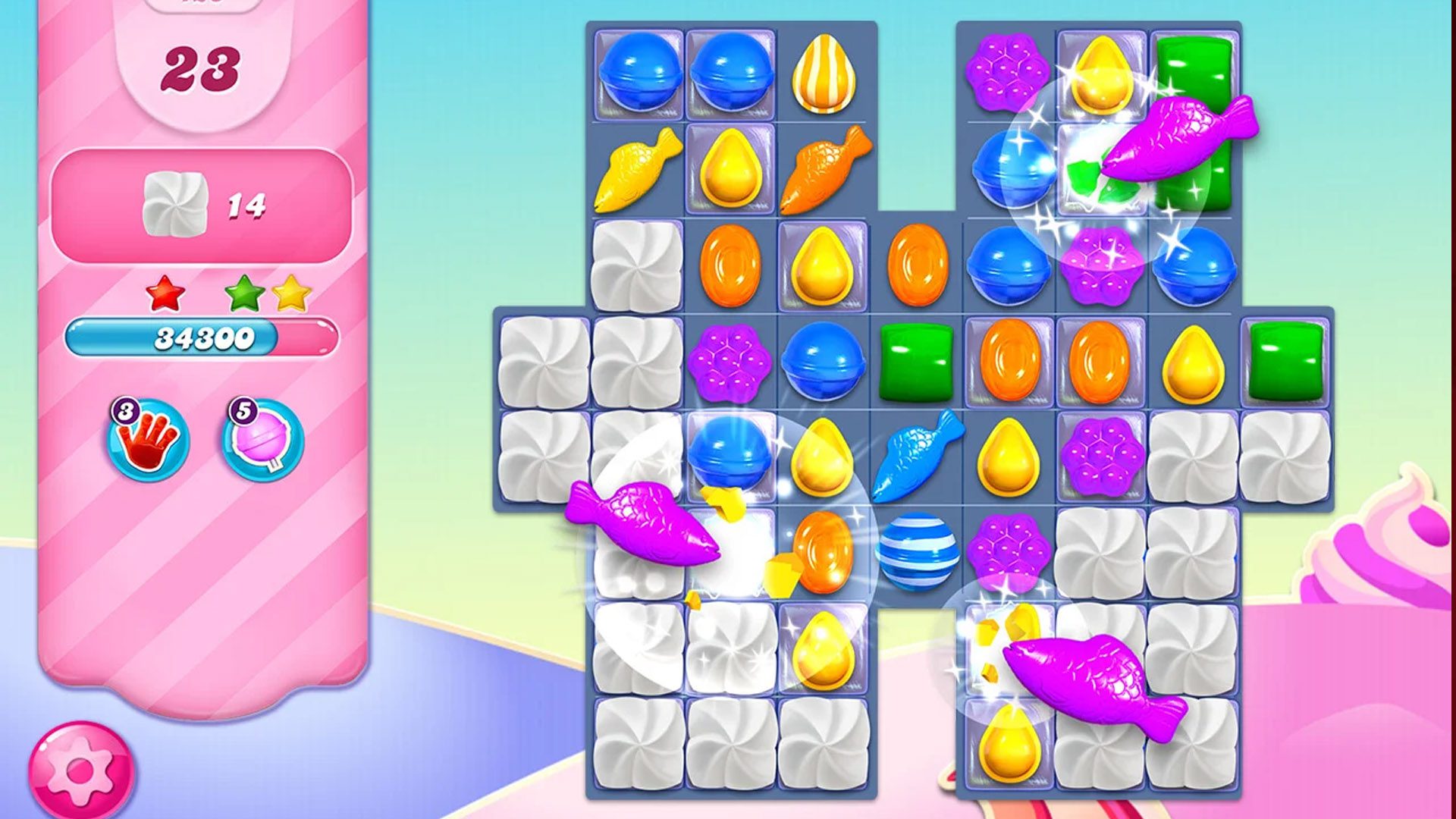Click the red star above the score
Image resolution: width=1456 pixels, height=819 pixels.
tap(163, 292)
